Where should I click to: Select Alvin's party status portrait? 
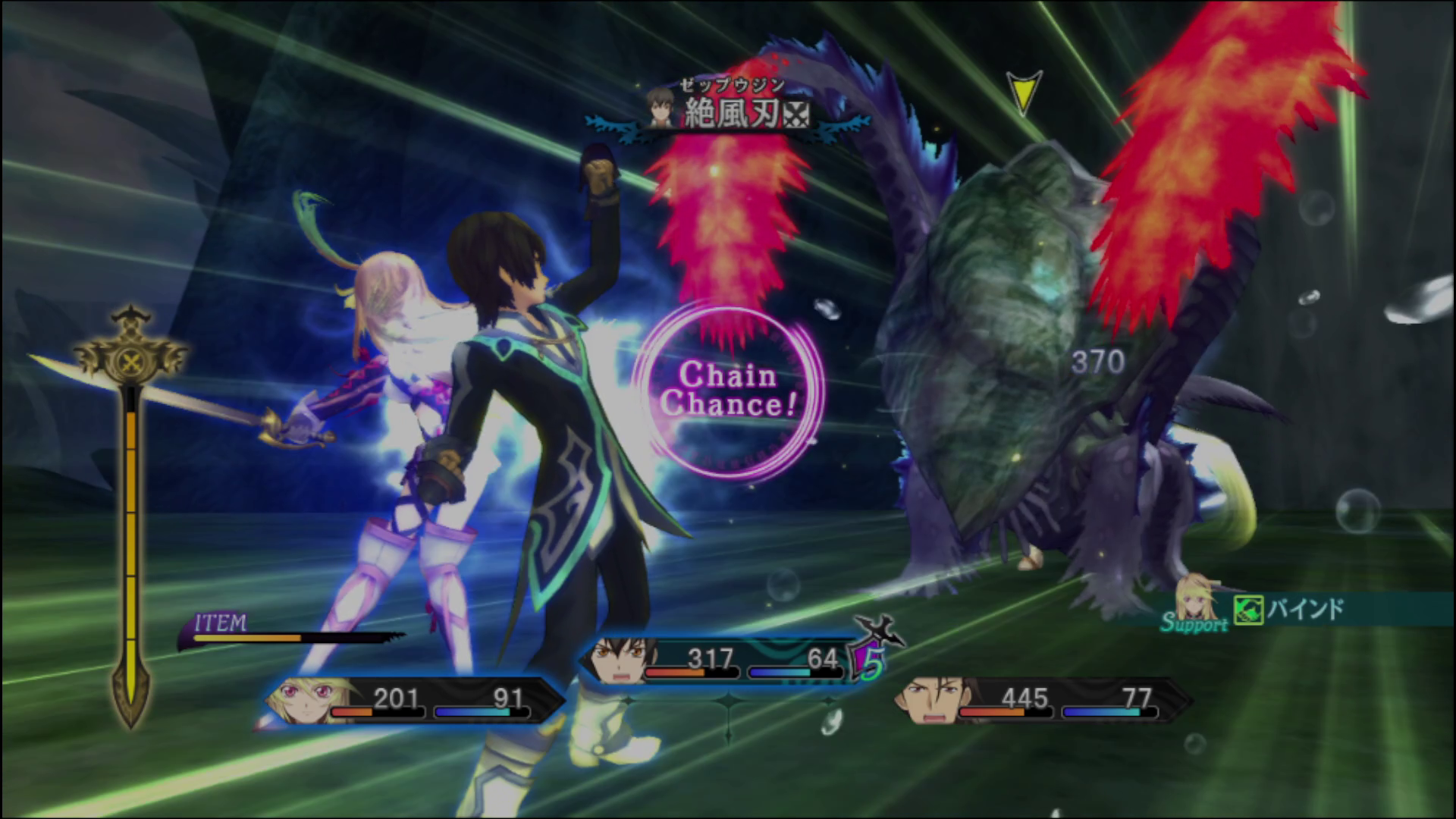pyautogui.click(x=928, y=699)
